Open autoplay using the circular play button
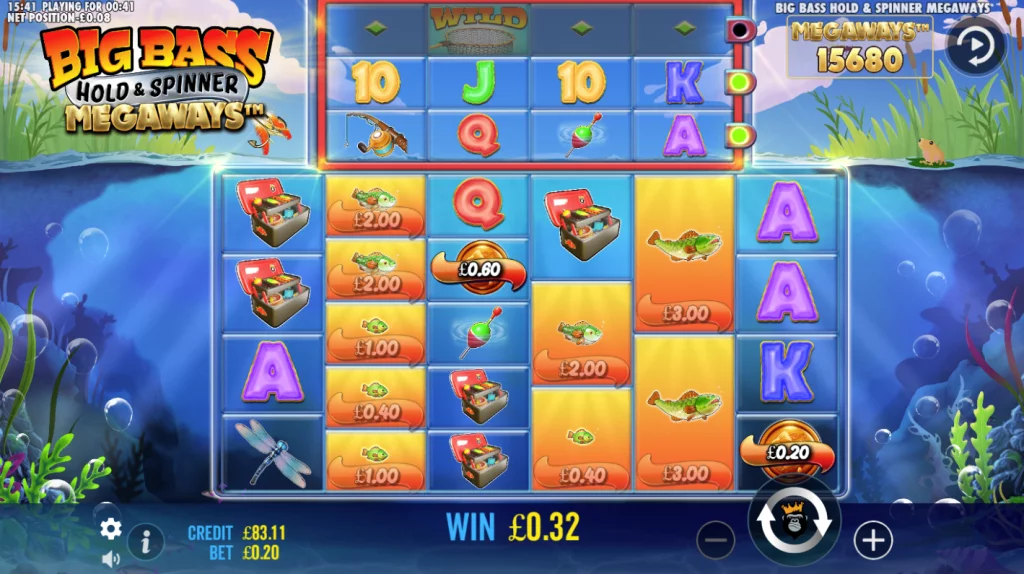Viewport: 1024px width, 574px height. 976,46
